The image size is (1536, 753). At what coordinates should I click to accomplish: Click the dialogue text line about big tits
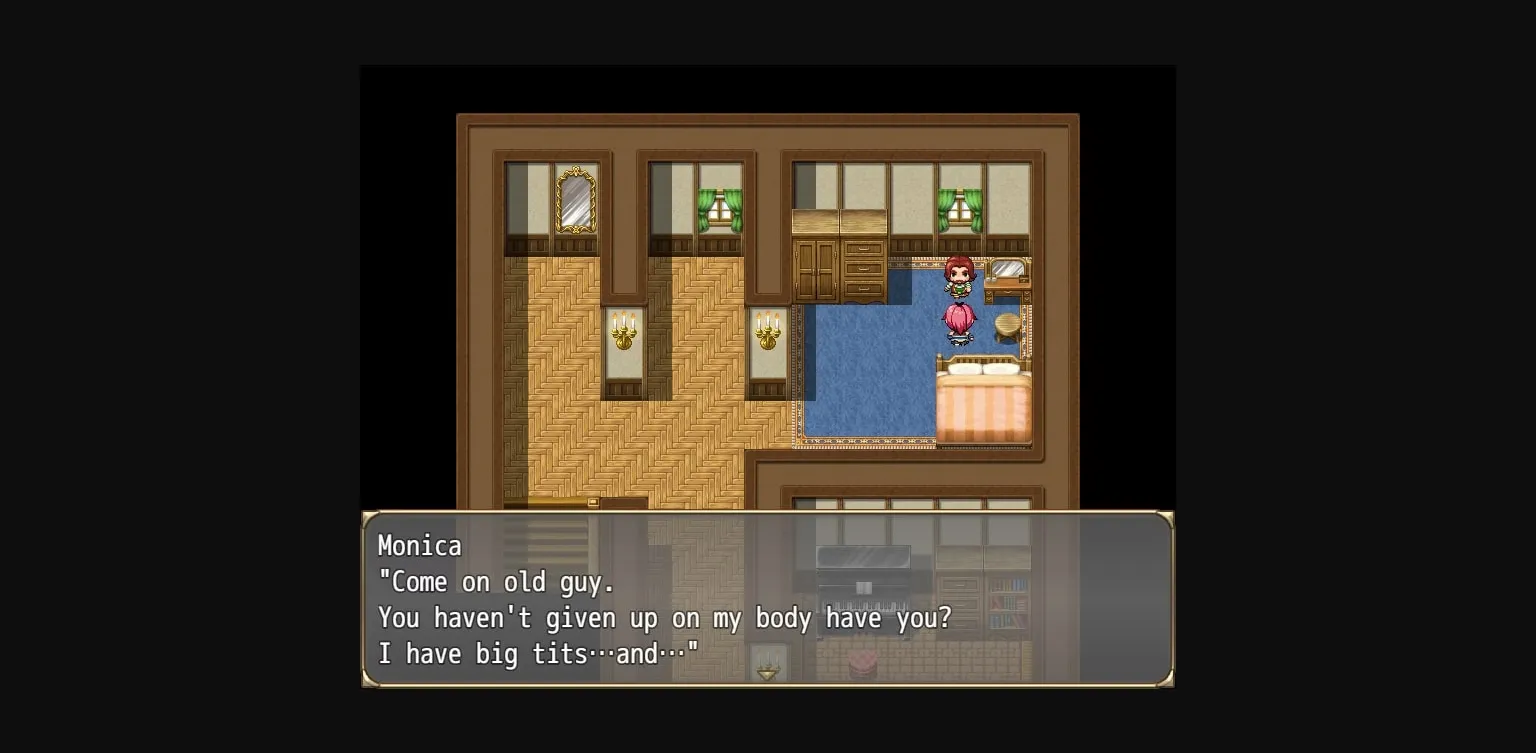[x=538, y=653]
